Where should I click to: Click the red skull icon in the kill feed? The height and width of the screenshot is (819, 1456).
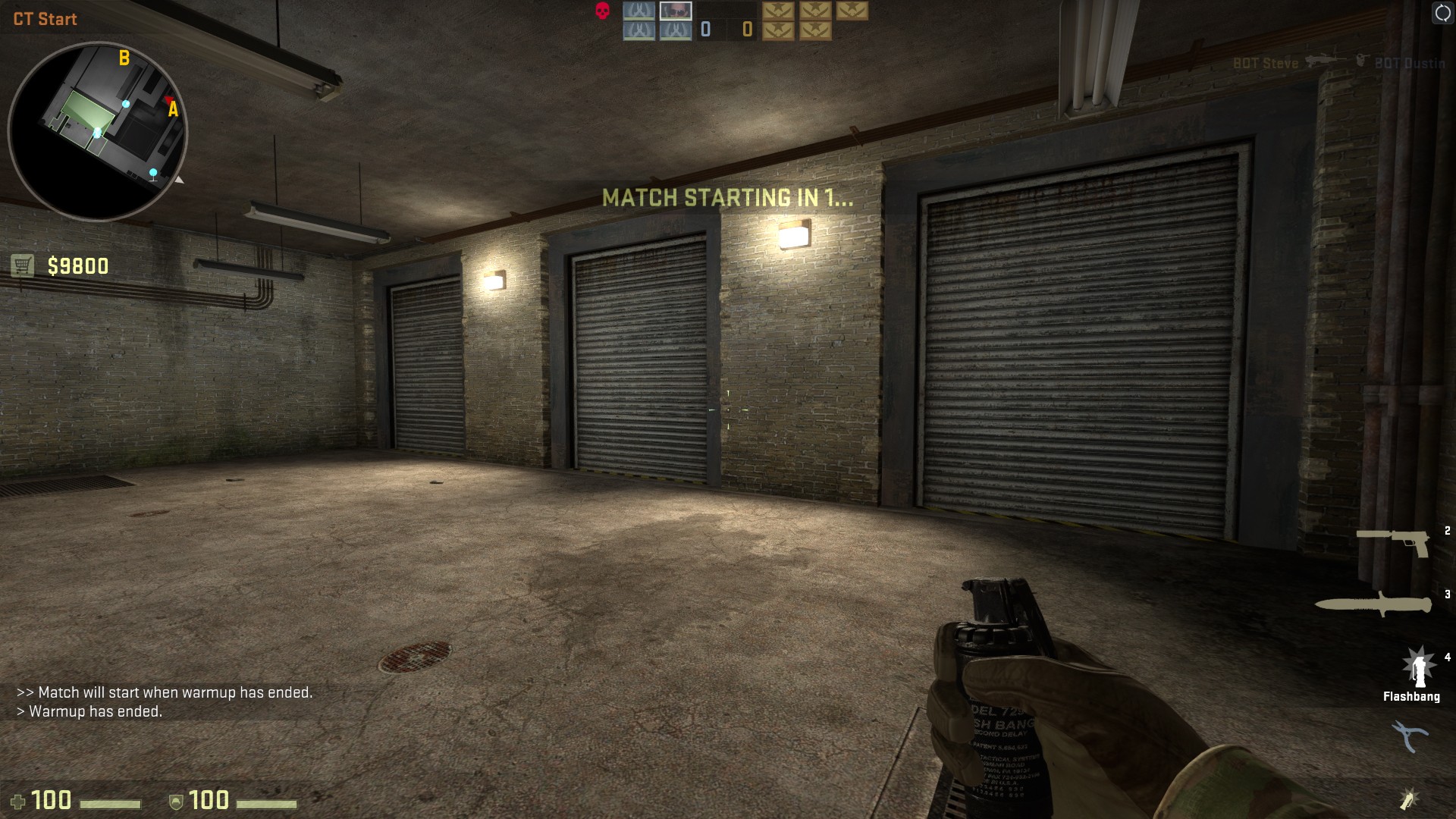coord(601,11)
